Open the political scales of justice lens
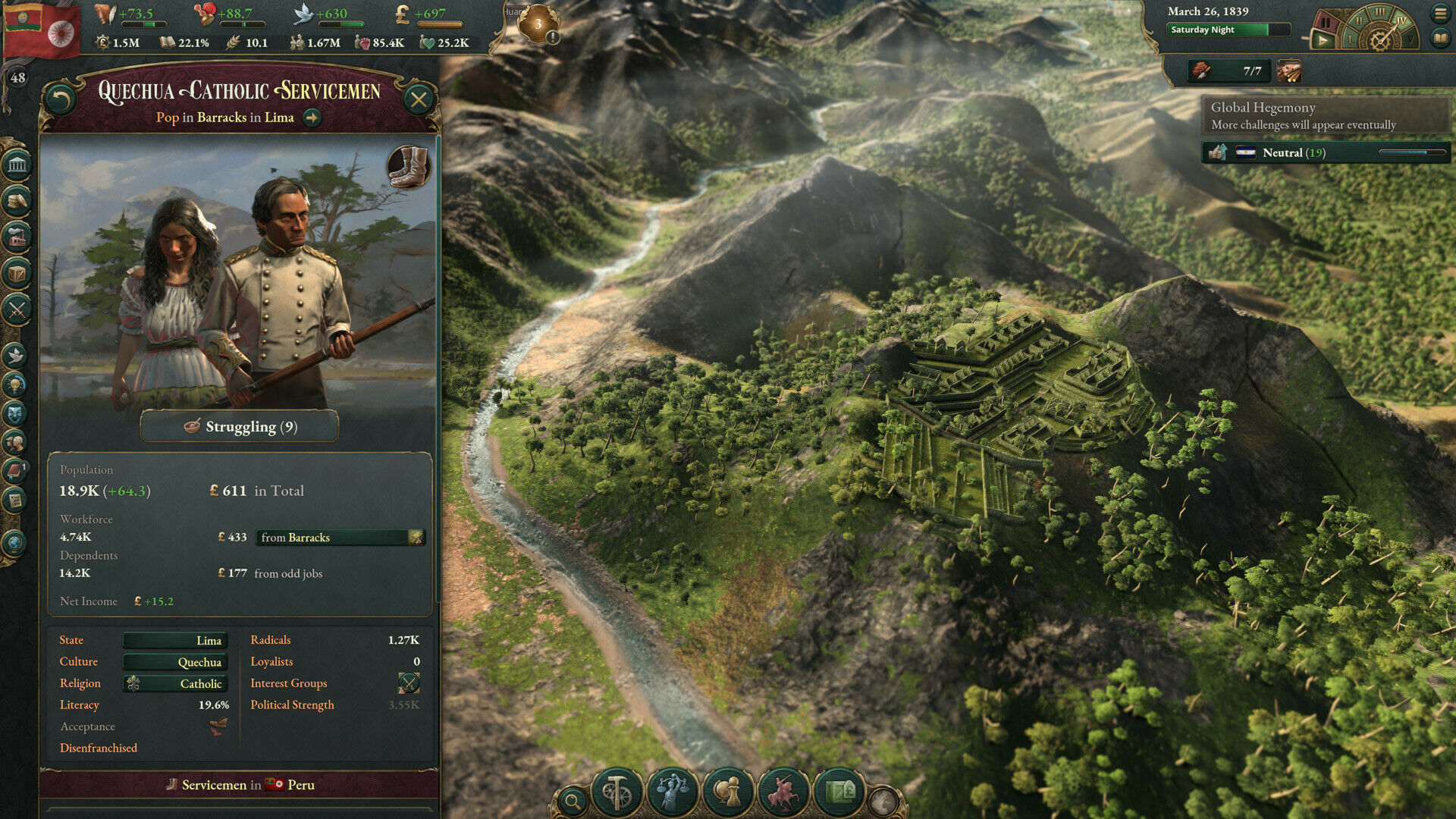 click(672, 793)
